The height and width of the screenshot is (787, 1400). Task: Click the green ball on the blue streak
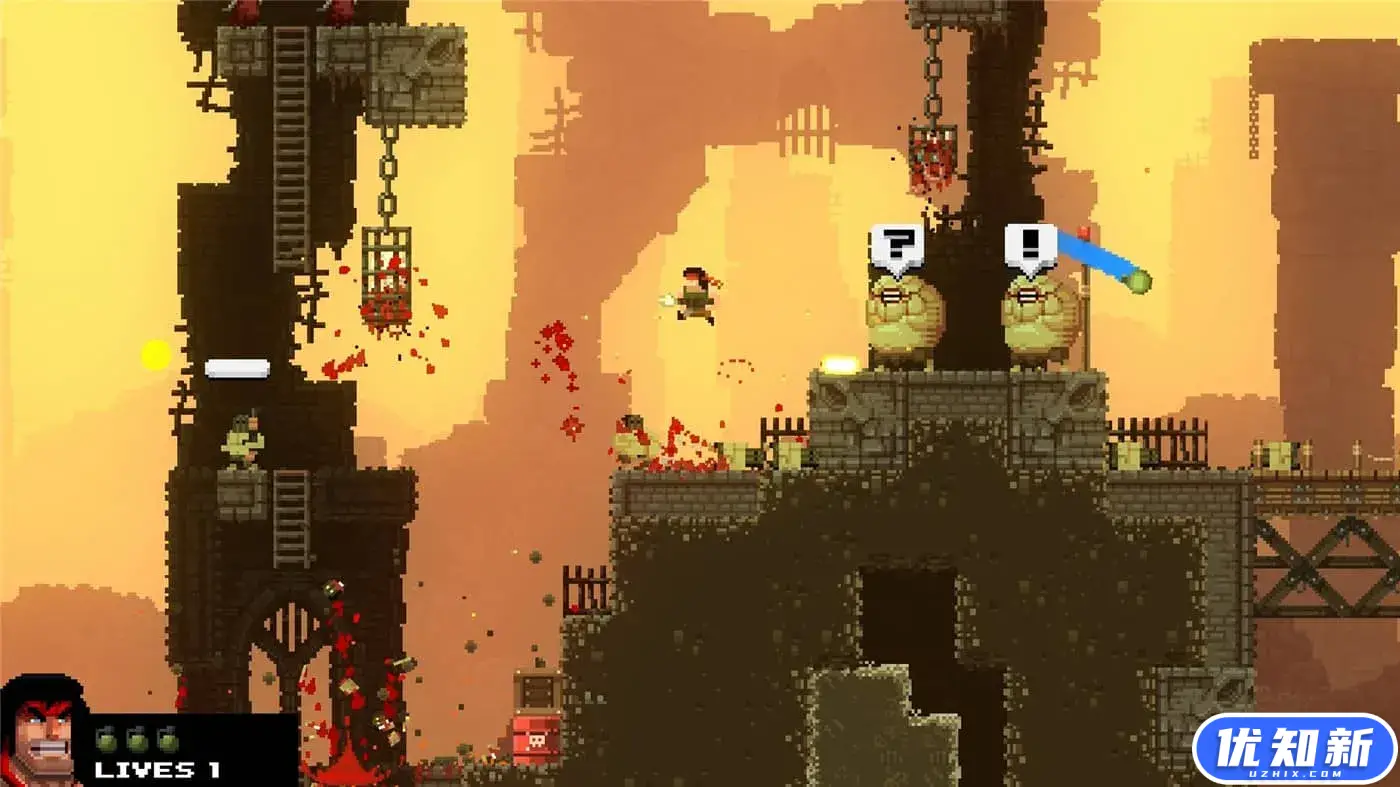click(x=1138, y=281)
